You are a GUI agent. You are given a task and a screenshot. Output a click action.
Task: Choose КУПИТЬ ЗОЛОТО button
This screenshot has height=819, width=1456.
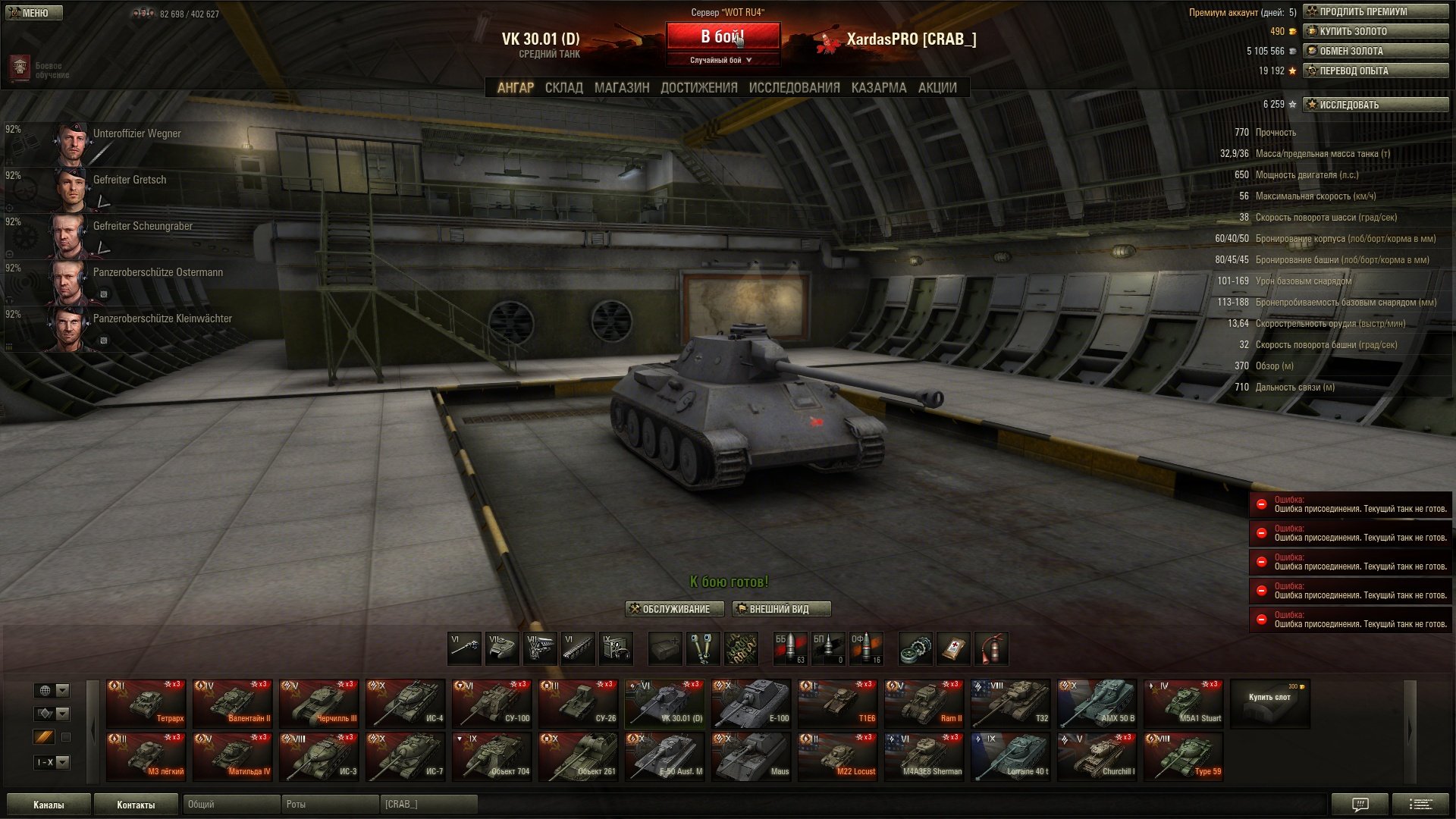pyautogui.click(x=1375, y=31)
